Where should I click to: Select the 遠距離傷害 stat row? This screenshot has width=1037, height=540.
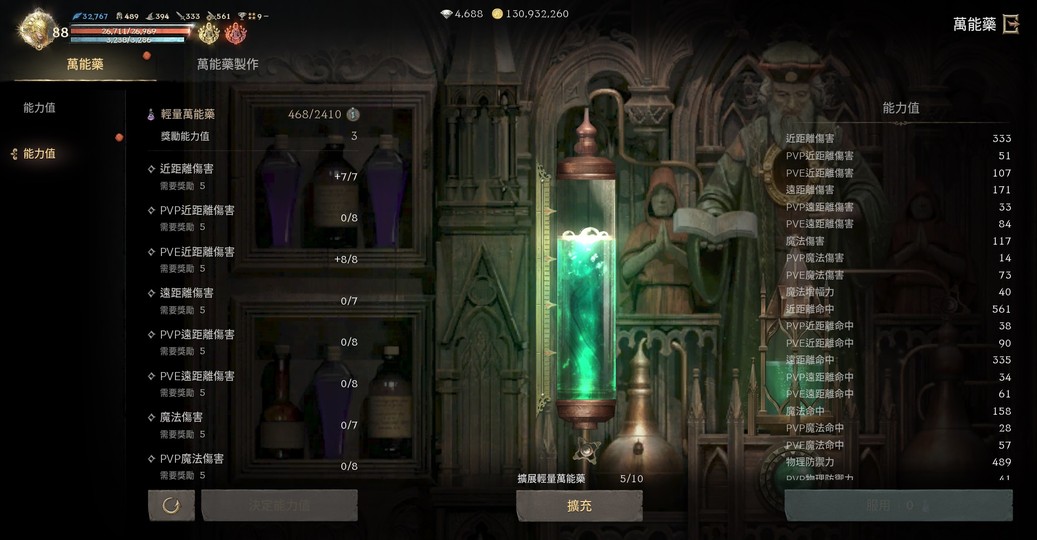point(250,300)
